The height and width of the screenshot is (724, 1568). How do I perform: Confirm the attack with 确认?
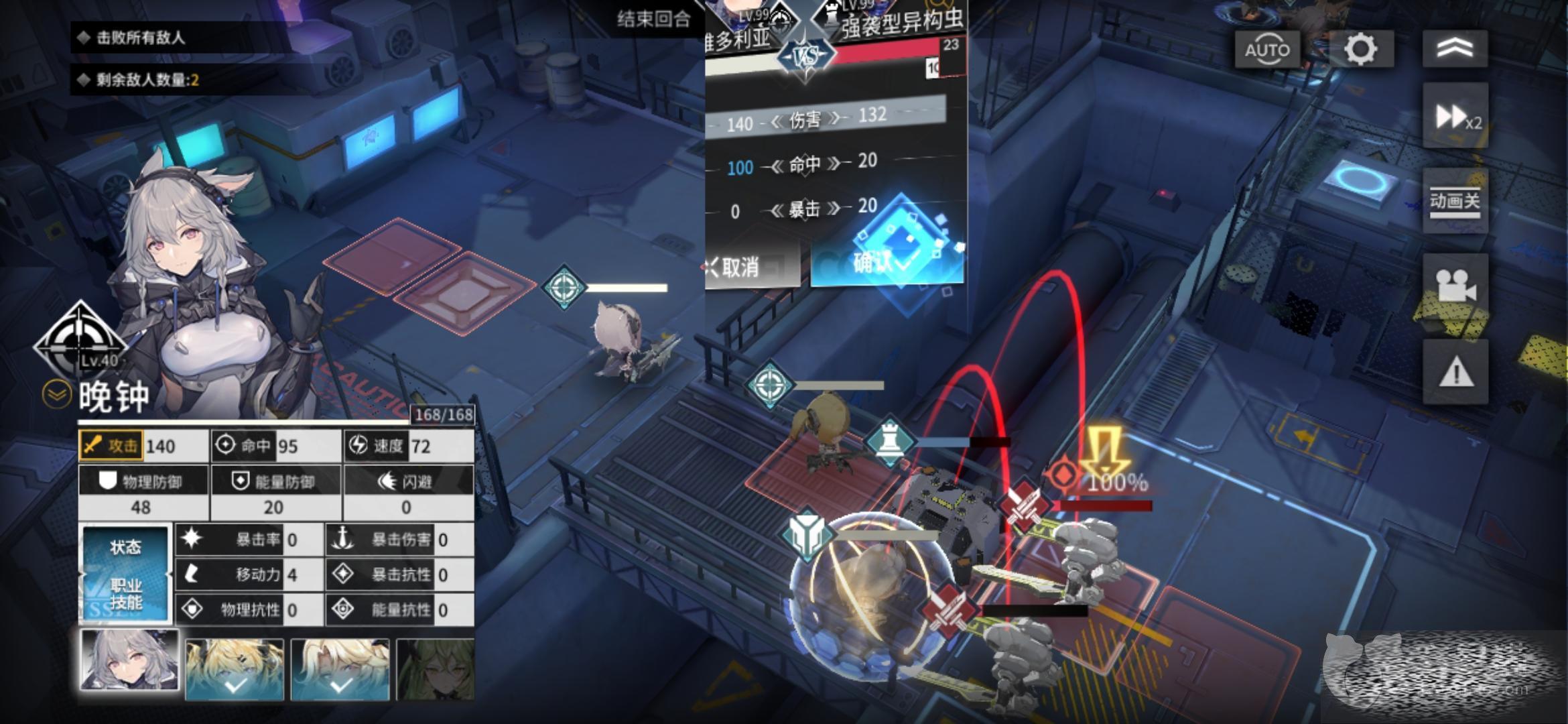point(886,263)
